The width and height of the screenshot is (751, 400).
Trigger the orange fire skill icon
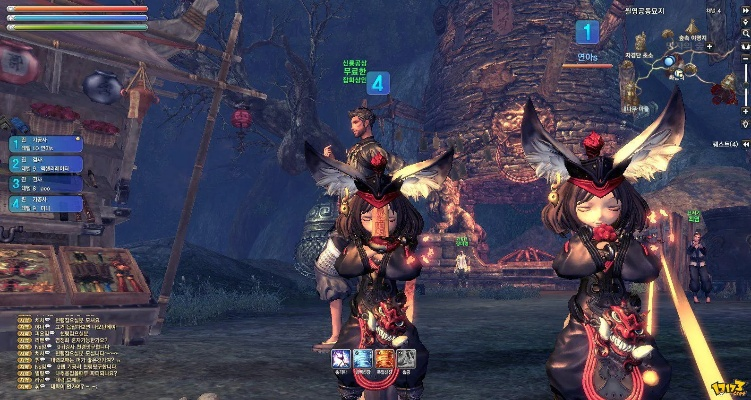(x=385, y=358)
